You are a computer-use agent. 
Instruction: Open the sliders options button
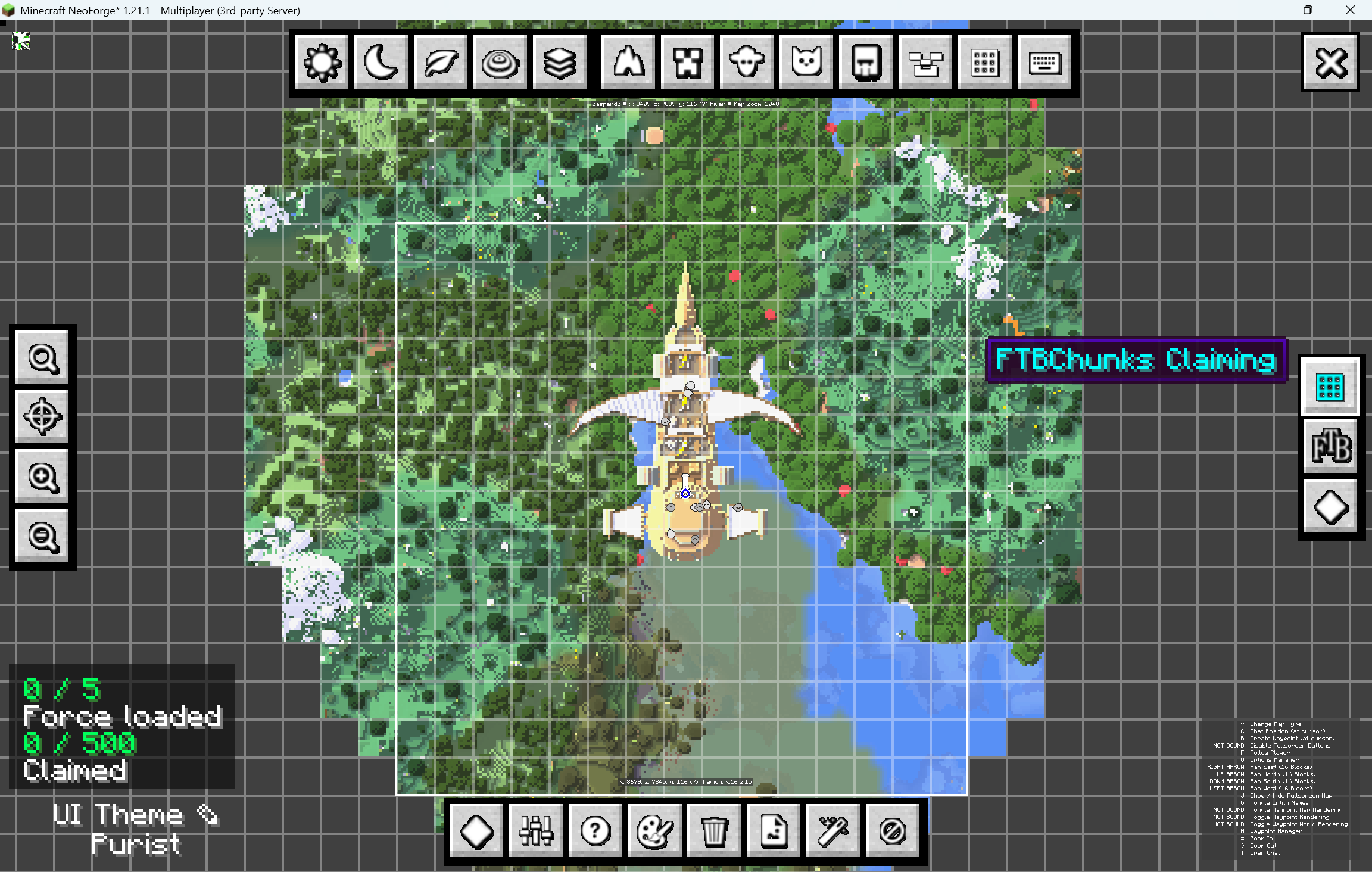(x=536, y=830)
